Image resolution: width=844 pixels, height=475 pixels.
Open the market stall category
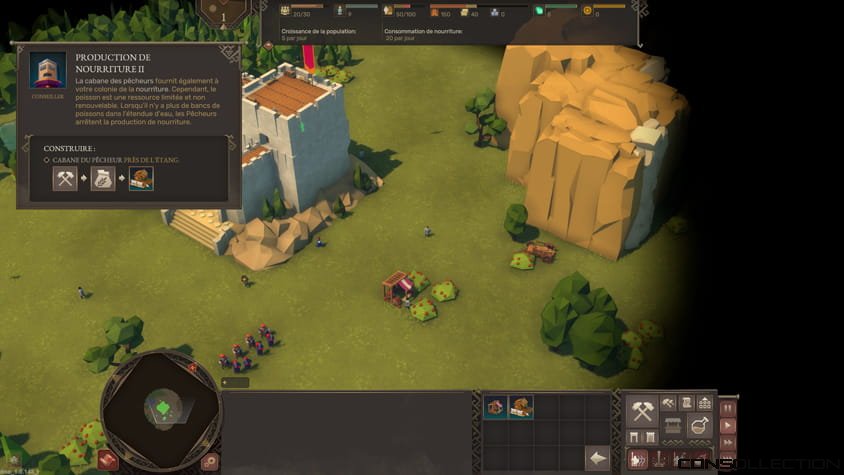click(671, 427)
